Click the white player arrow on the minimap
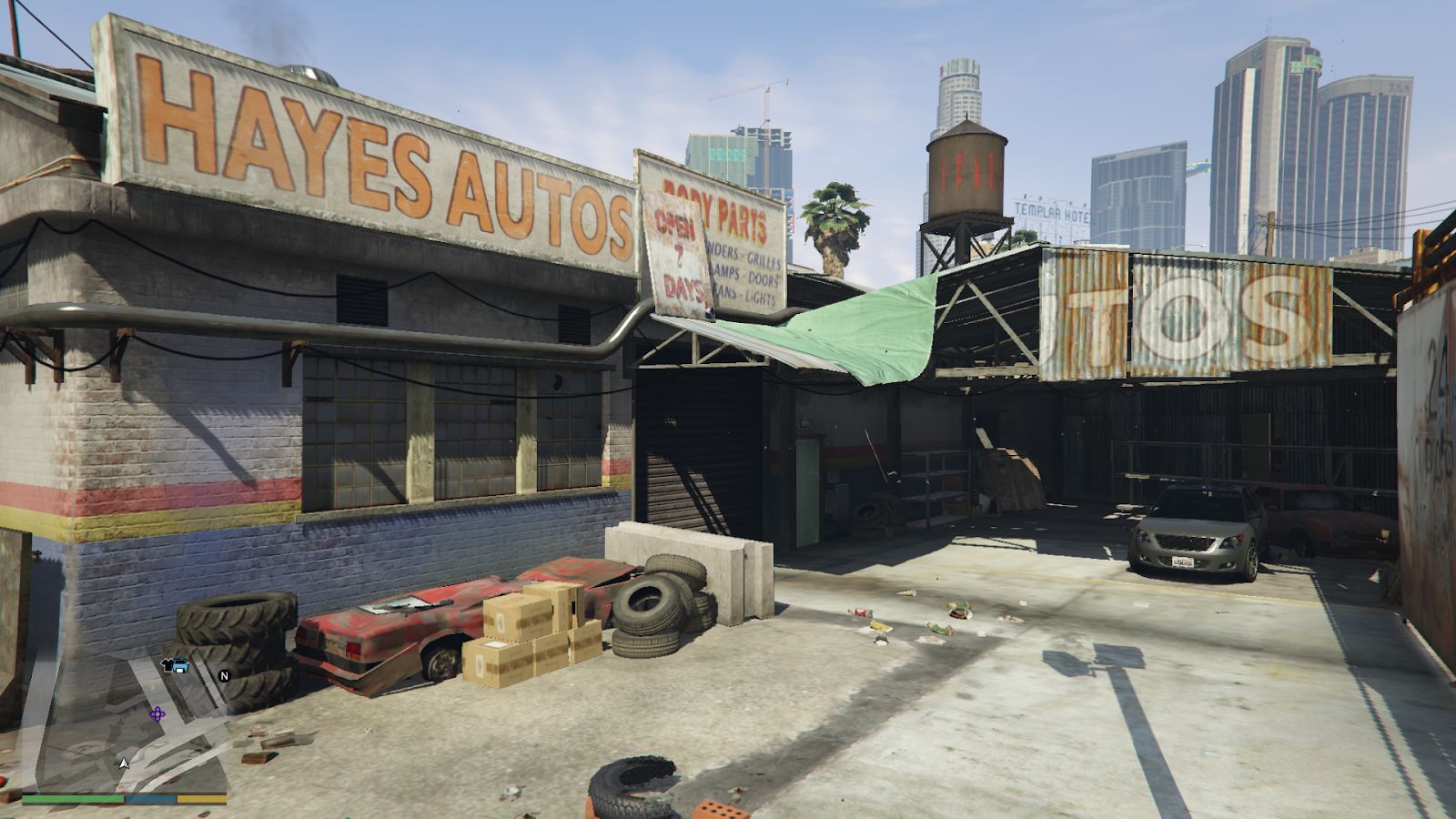Screen dimensions: 1456x819 124,763
